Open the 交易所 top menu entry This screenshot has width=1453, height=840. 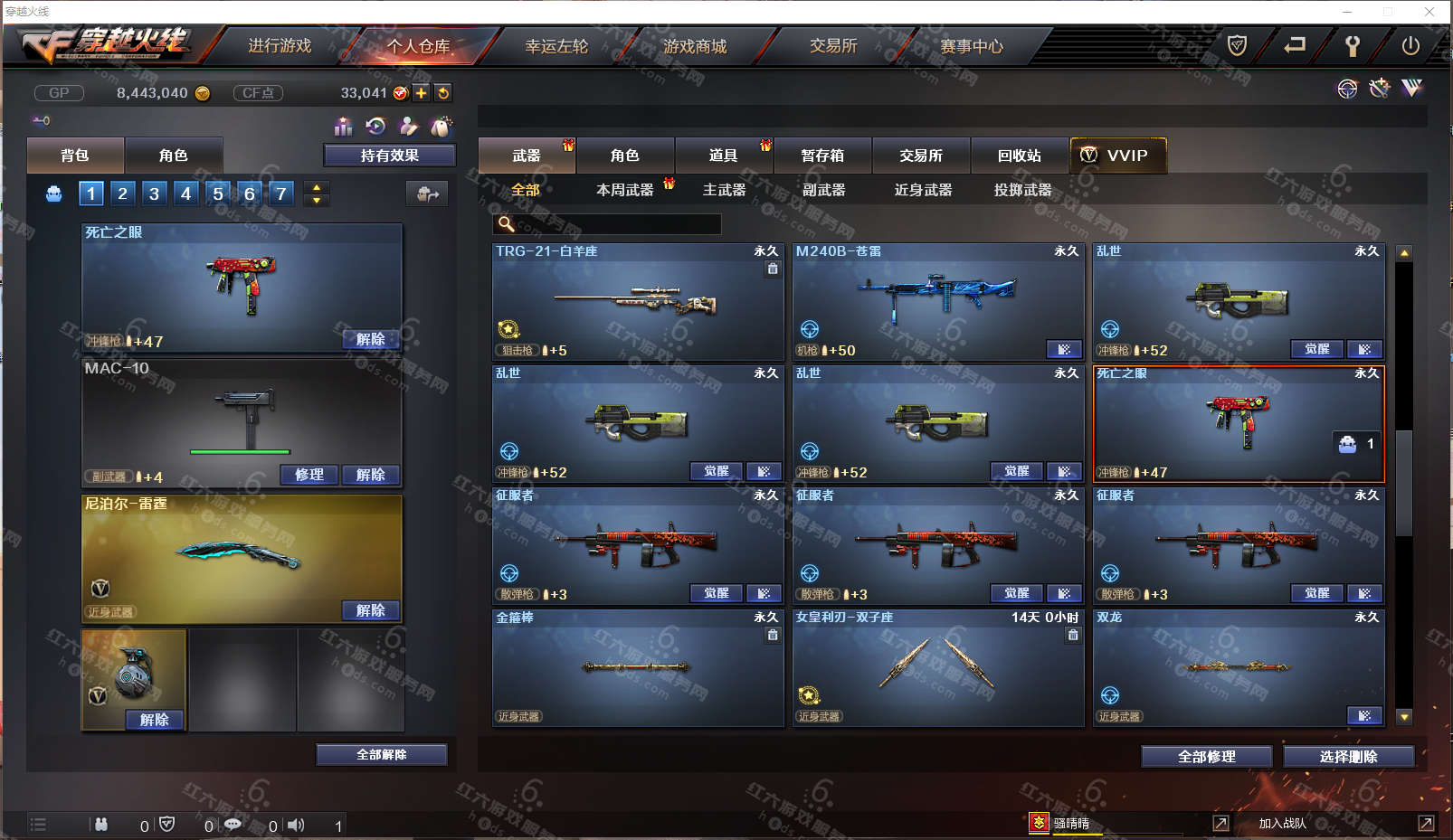[x=833, y=46]
